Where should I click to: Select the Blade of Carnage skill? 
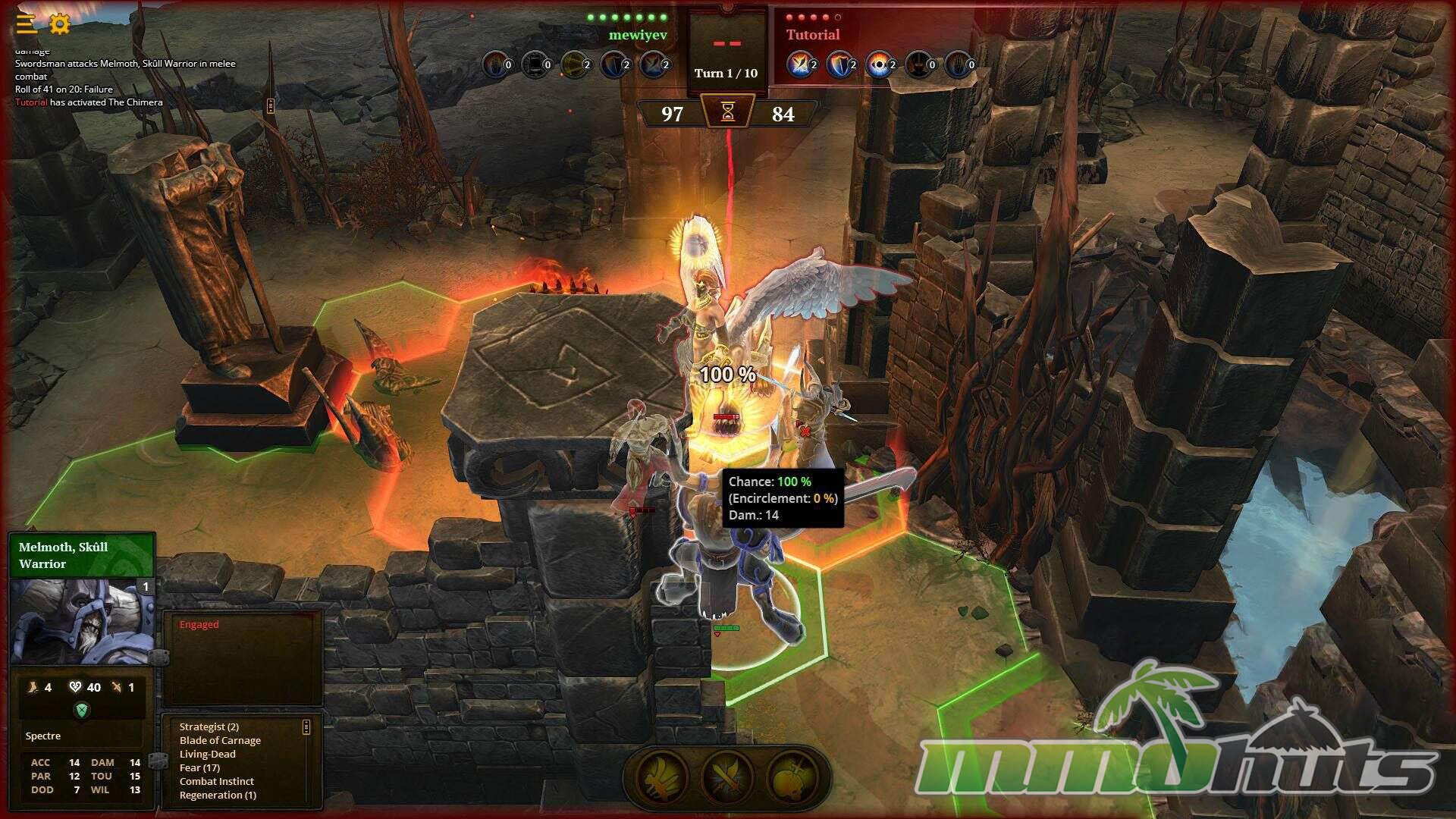[220, 740]
